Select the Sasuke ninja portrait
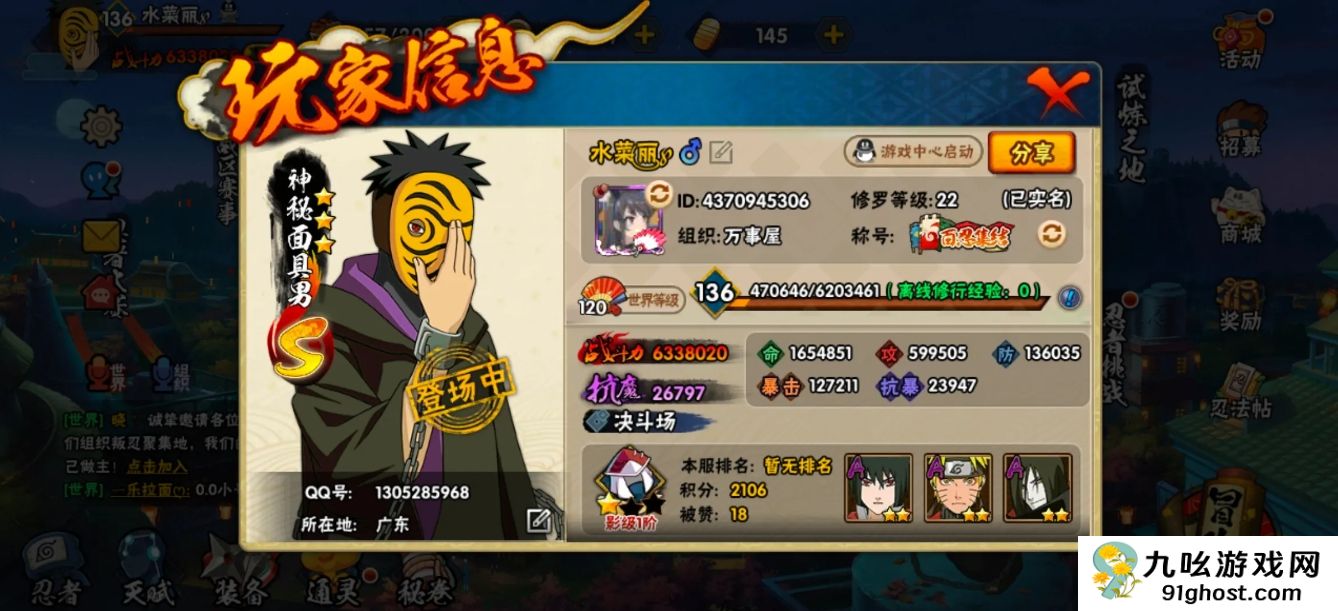The height and width of the screenshot is (611, 1338). (x=878, y=488)
